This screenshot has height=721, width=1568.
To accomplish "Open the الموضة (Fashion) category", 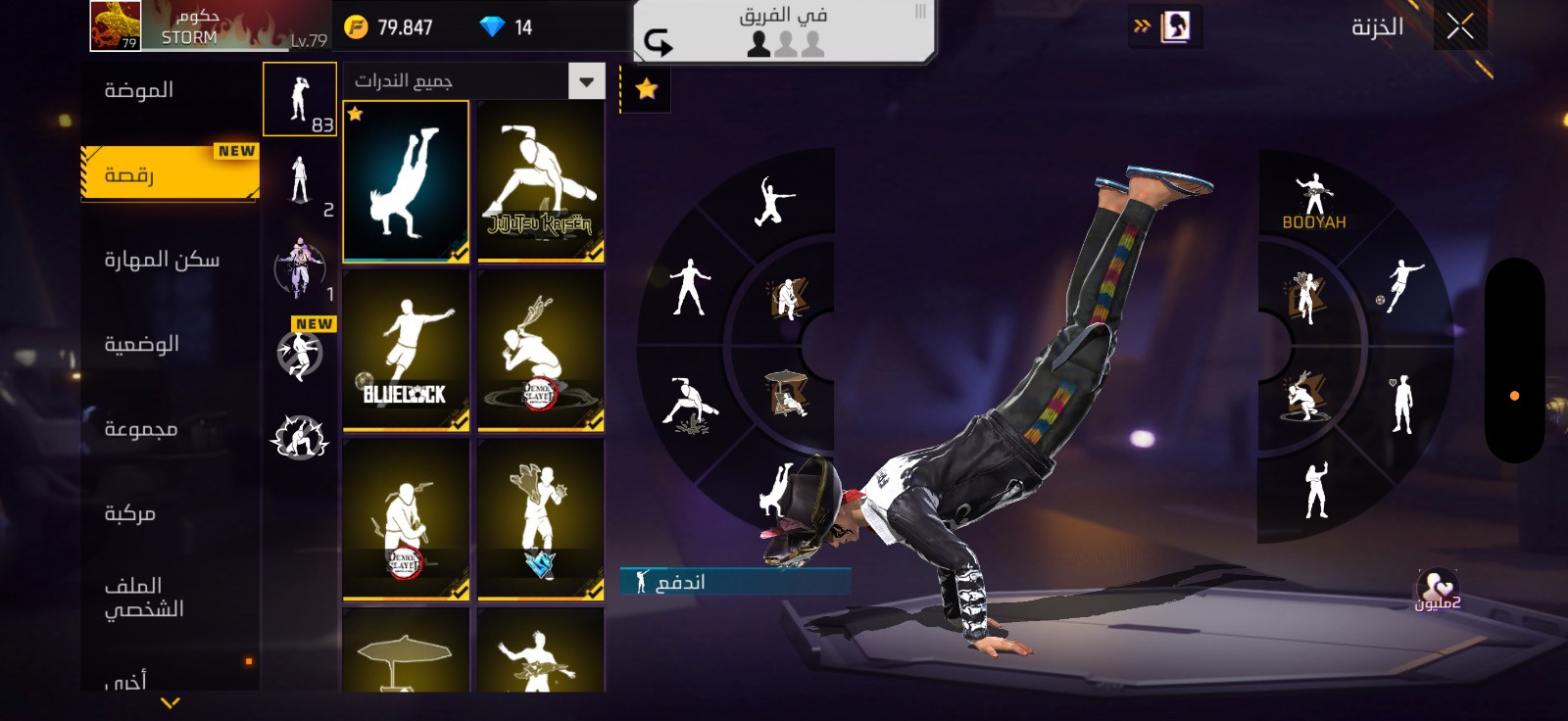I will click(x=139, y=90).
